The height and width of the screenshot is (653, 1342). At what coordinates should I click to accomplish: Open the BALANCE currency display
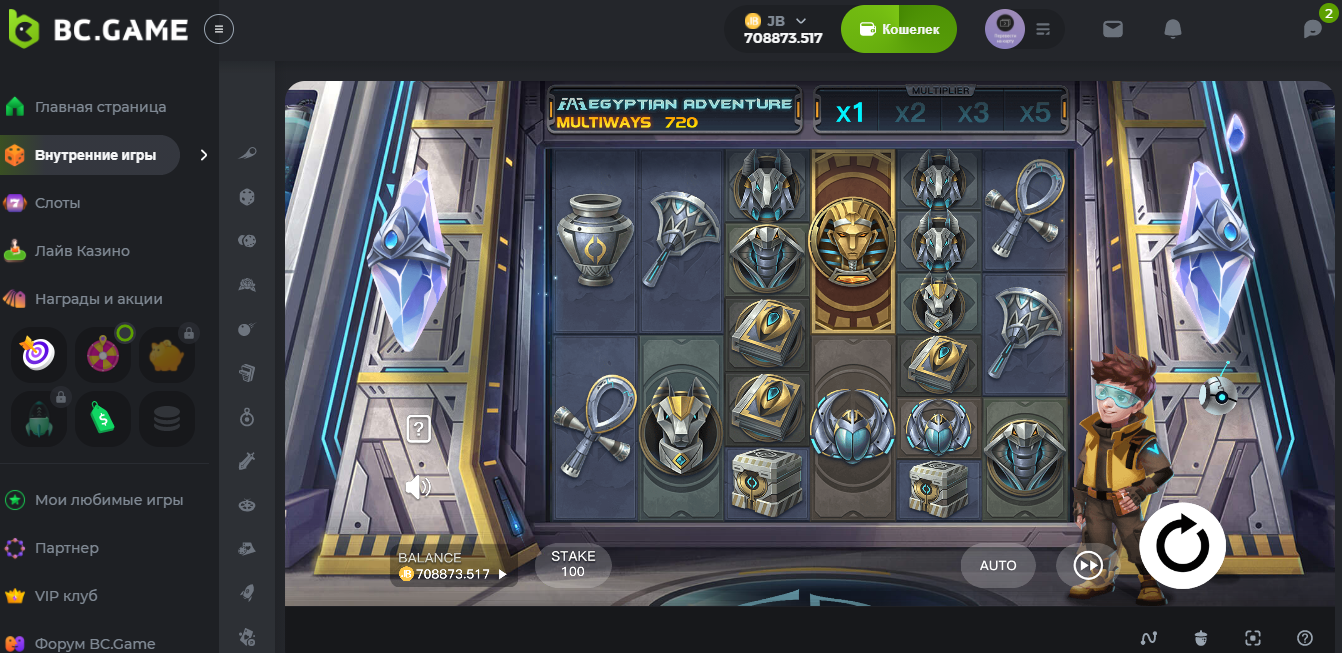(x=453, y=567)
